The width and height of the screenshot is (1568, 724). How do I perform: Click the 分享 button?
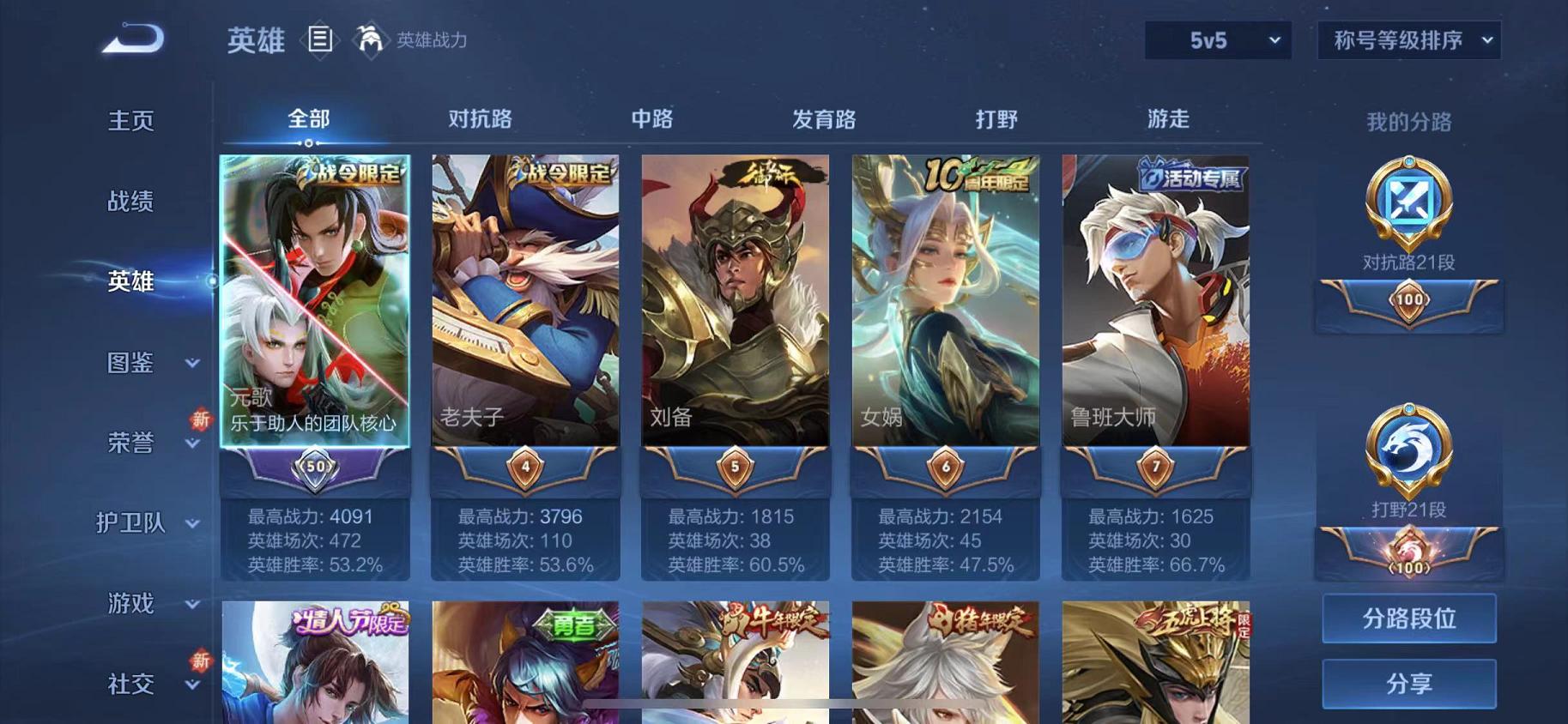click(1408, 684)
